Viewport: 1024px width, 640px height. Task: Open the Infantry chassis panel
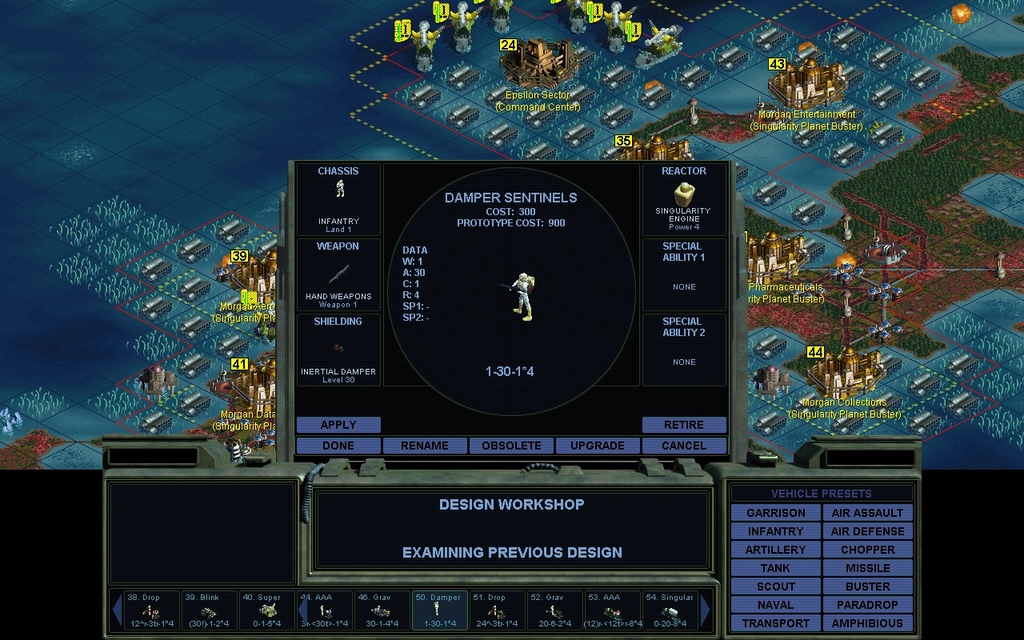point(338,200)
